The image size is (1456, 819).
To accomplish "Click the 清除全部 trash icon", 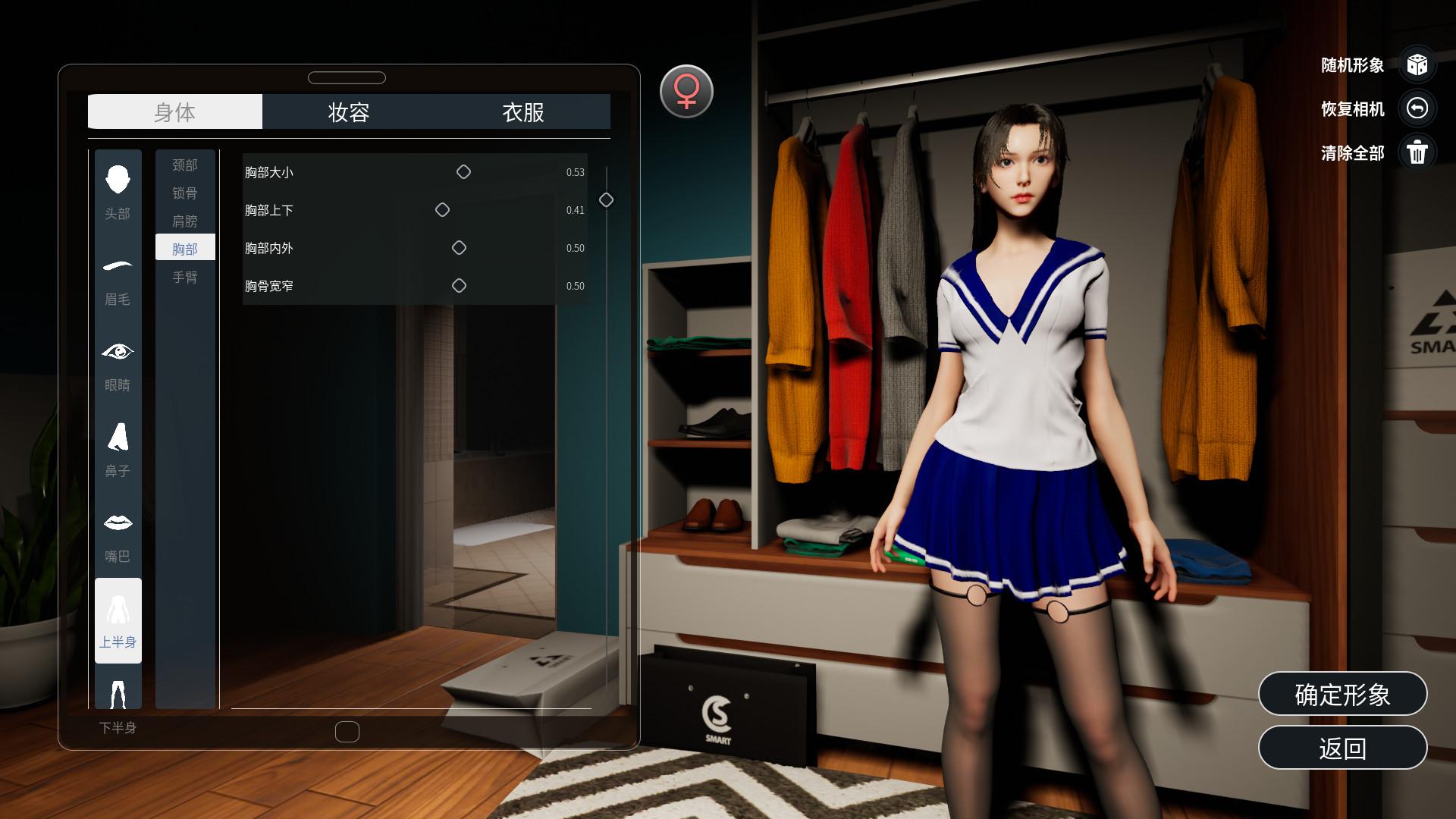I will pyautogui.click(x=1418, y=152).
